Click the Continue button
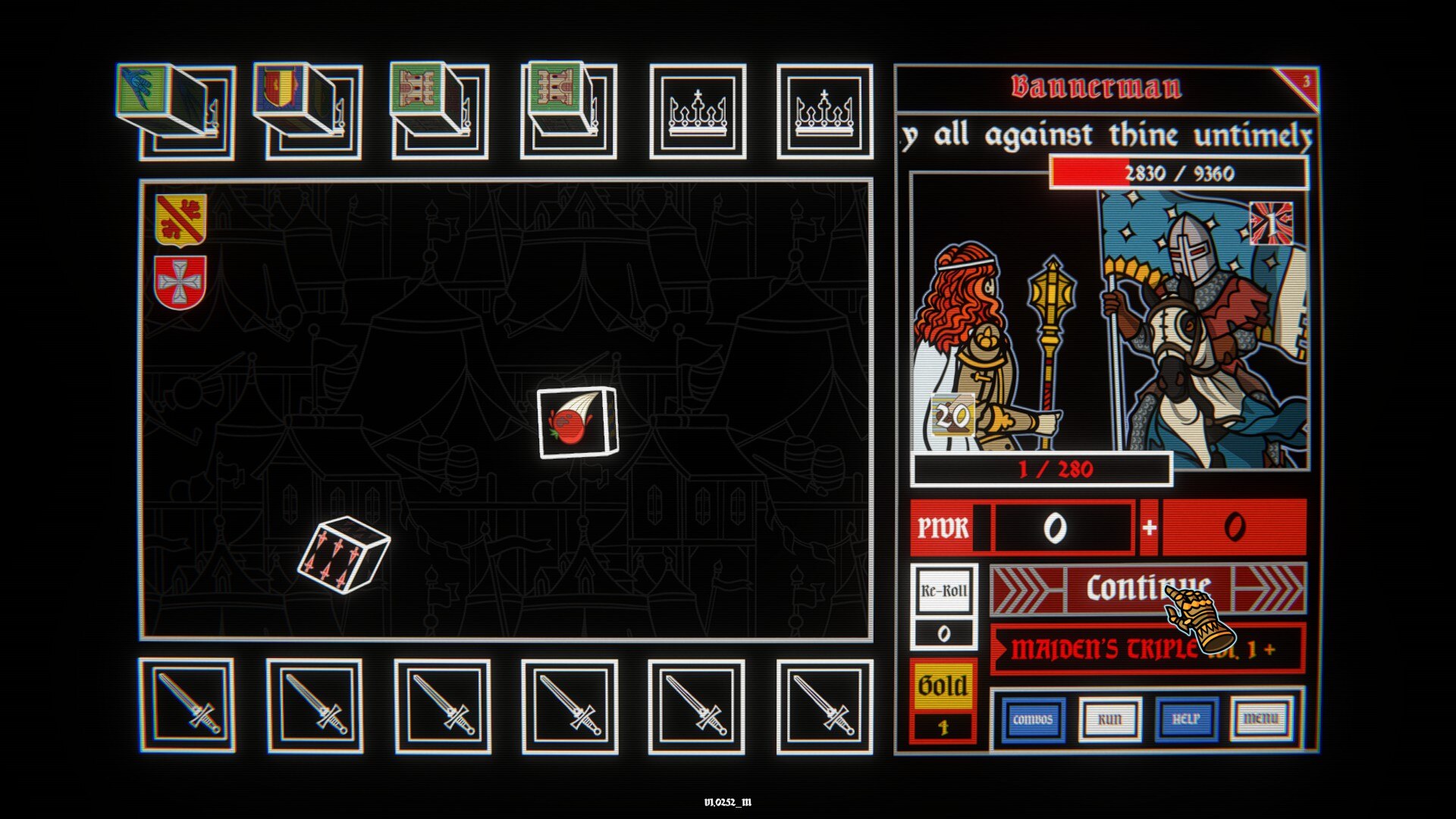1456x819 pixels. tap(1147, 588)
